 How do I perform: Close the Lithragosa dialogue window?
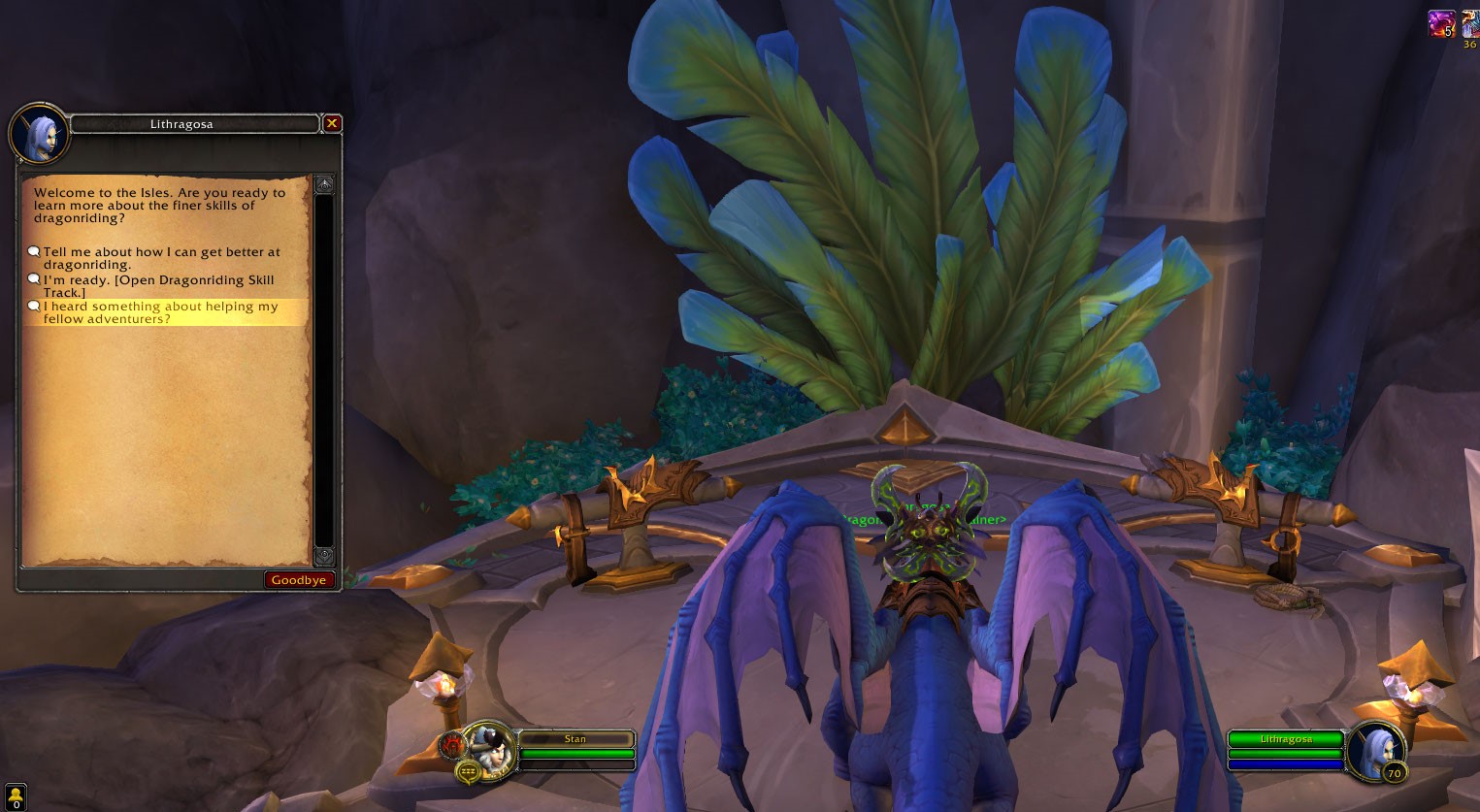tap(332, 123)
